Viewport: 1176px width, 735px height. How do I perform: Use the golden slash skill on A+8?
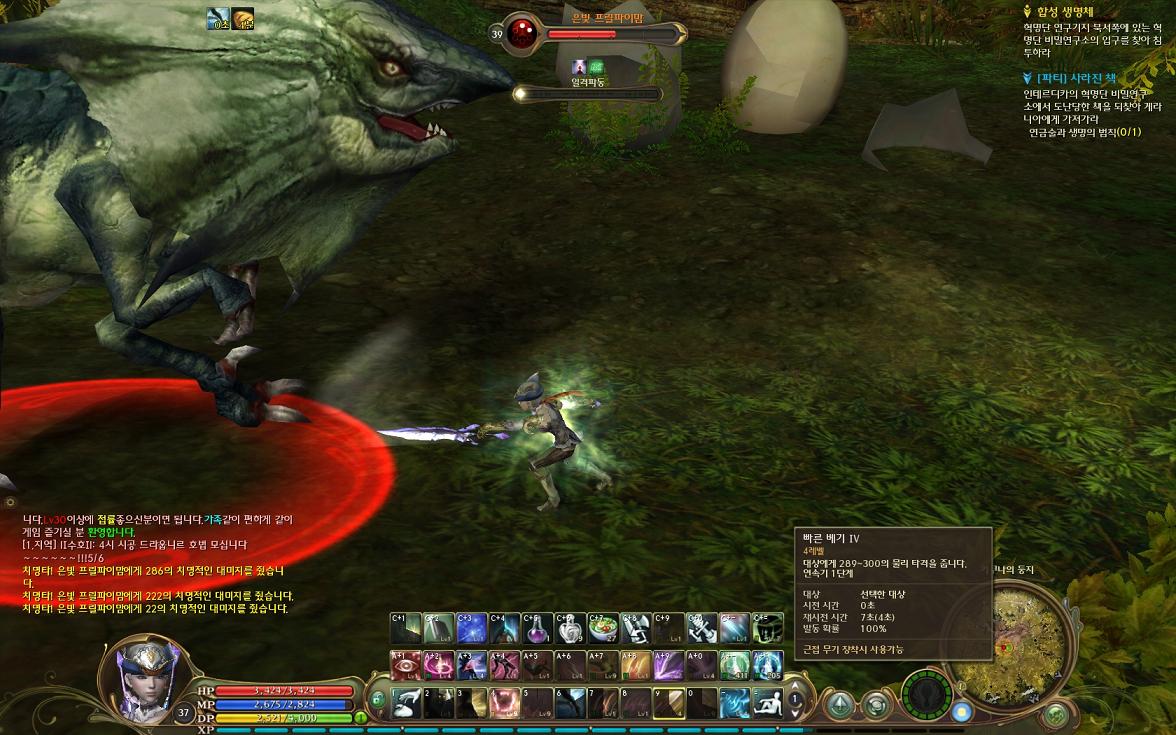pos(636,665)
